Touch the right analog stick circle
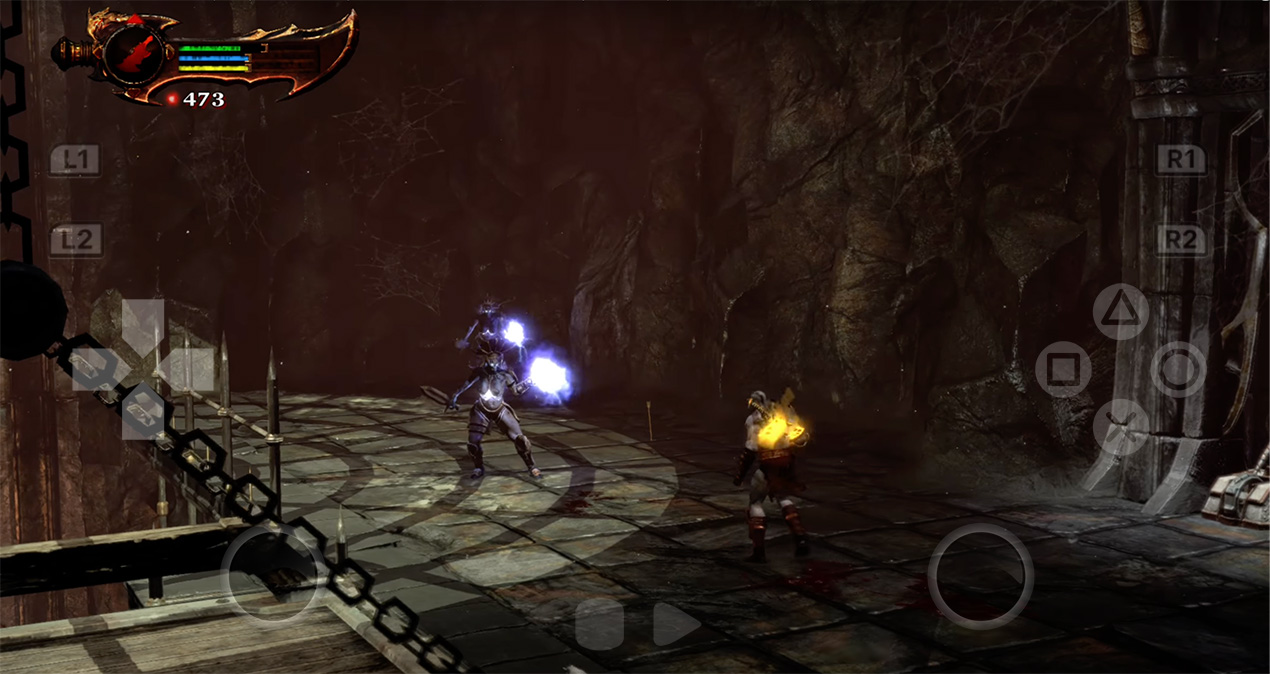The image size is (1270, 674). 980,576
